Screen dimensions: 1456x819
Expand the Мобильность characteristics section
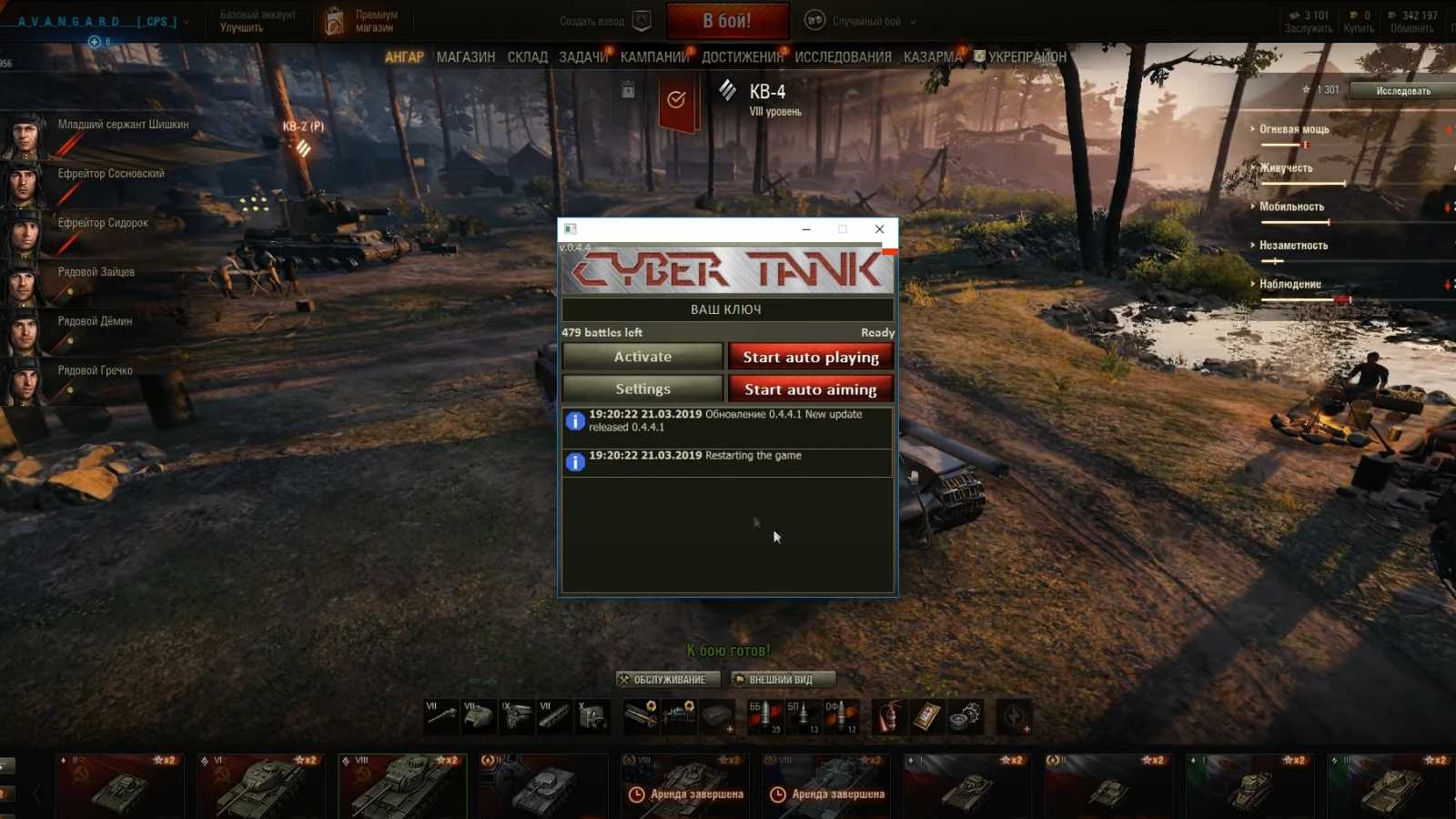[x=1292, y=207]
